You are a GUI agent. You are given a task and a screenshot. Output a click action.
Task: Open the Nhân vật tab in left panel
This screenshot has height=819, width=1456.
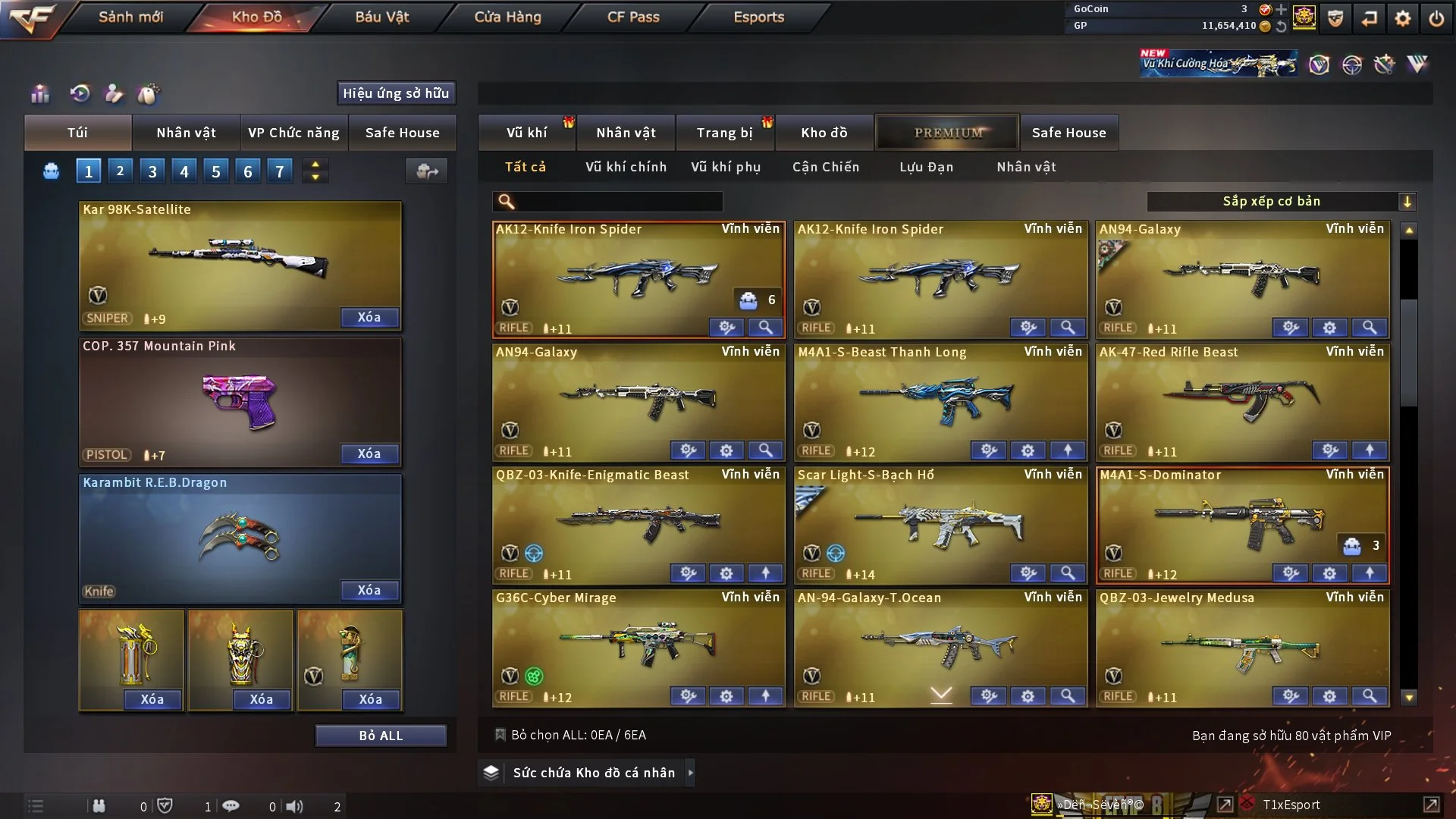tap(186, 133)
